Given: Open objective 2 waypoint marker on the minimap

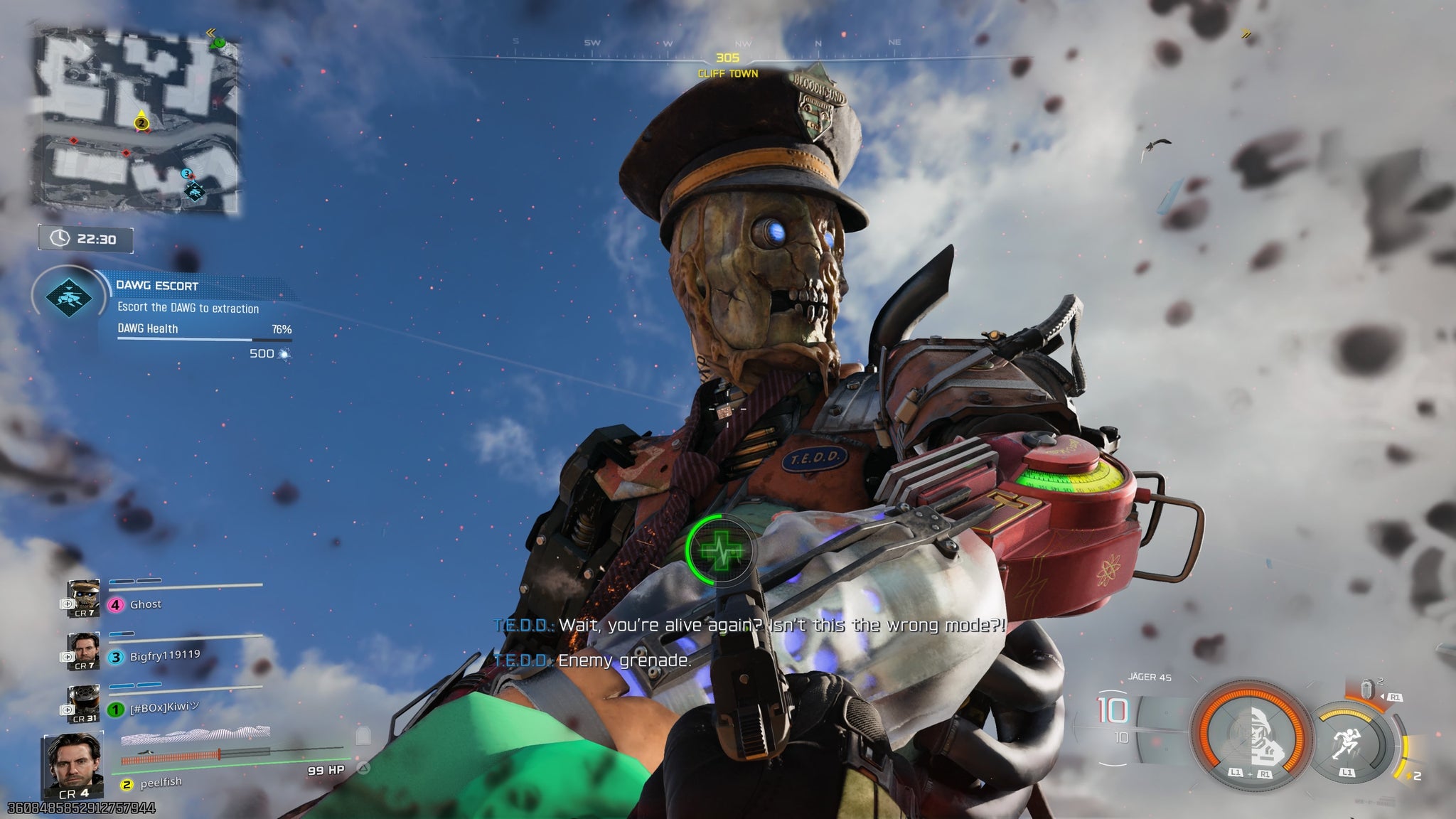Looking at the screenshot, I should pos(141,124).
